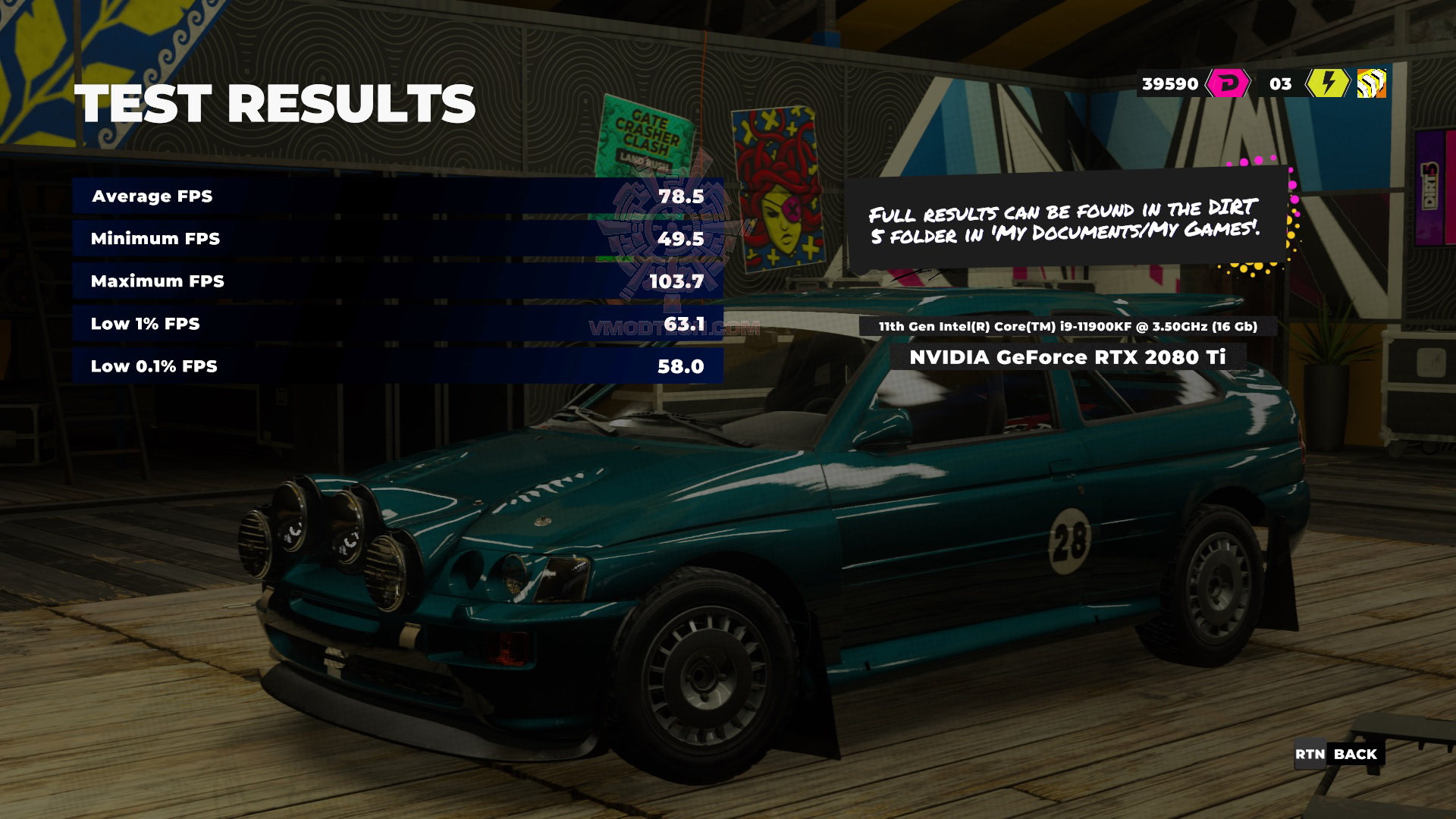Screen dimensions: 1456x819
Task: Click the pink Dirt currency icon
Action: click(1228, 83)
